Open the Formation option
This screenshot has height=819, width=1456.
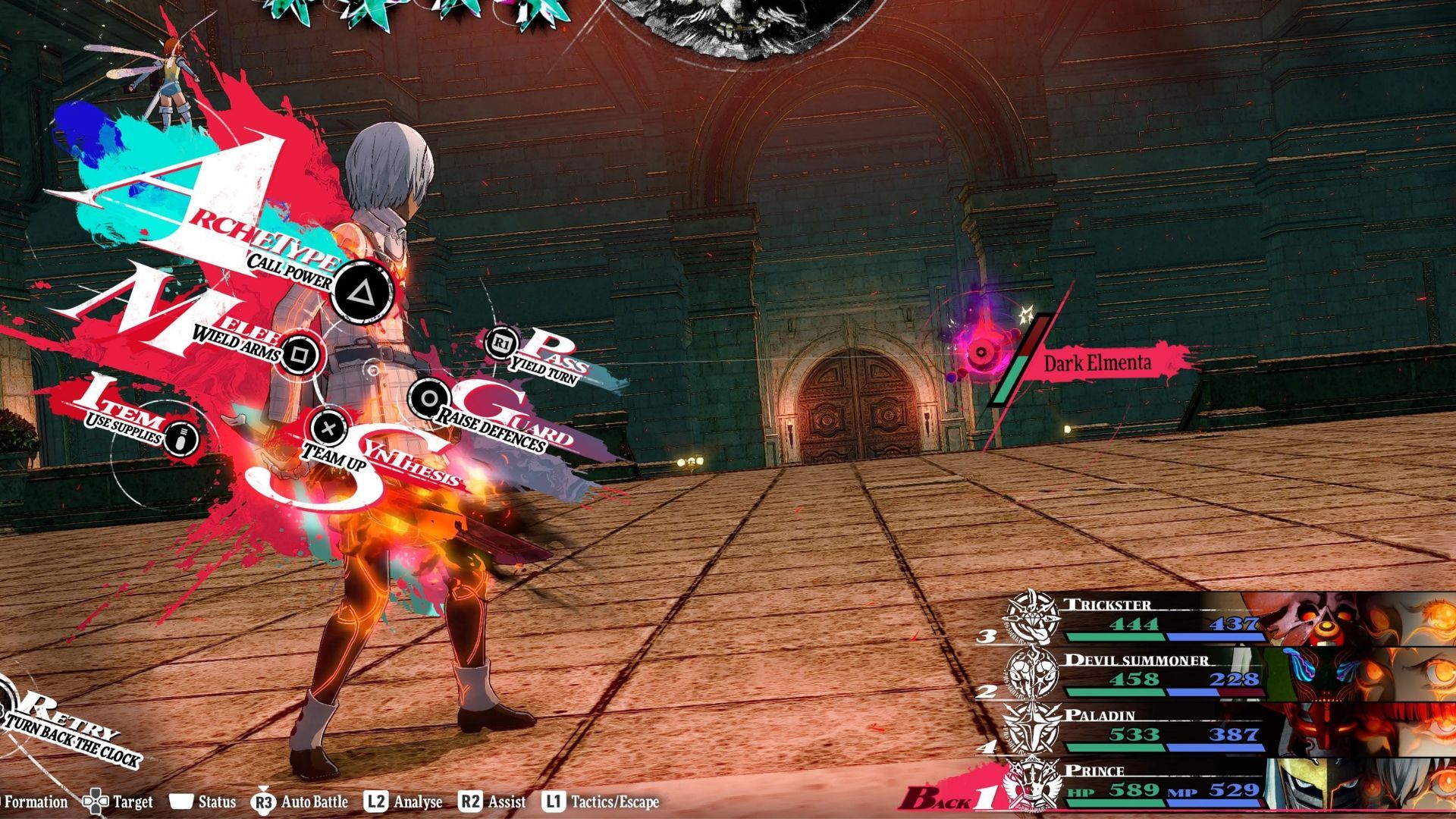(34, 802)
